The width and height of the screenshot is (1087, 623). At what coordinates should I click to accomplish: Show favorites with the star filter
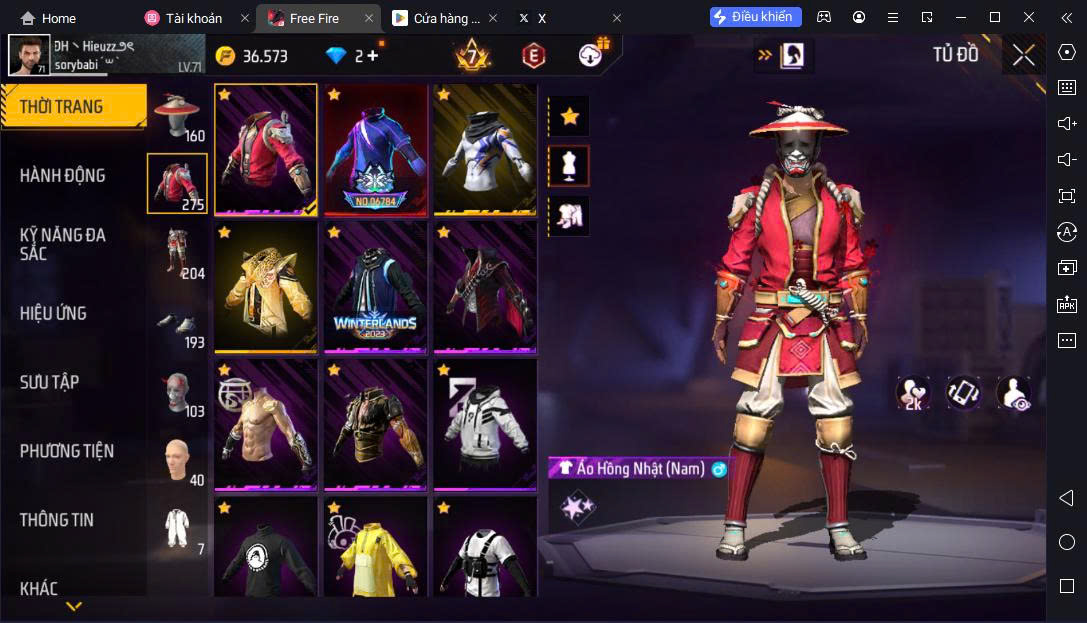[x=570, y=116]
